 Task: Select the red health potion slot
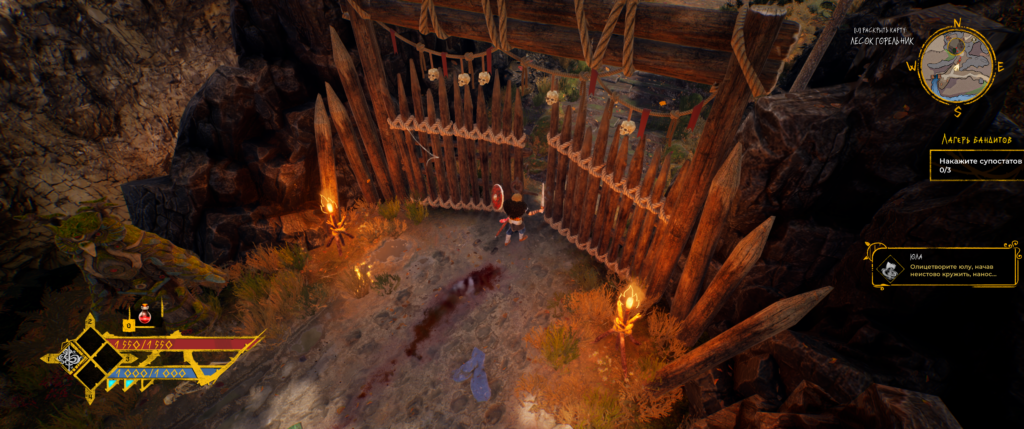143,312
